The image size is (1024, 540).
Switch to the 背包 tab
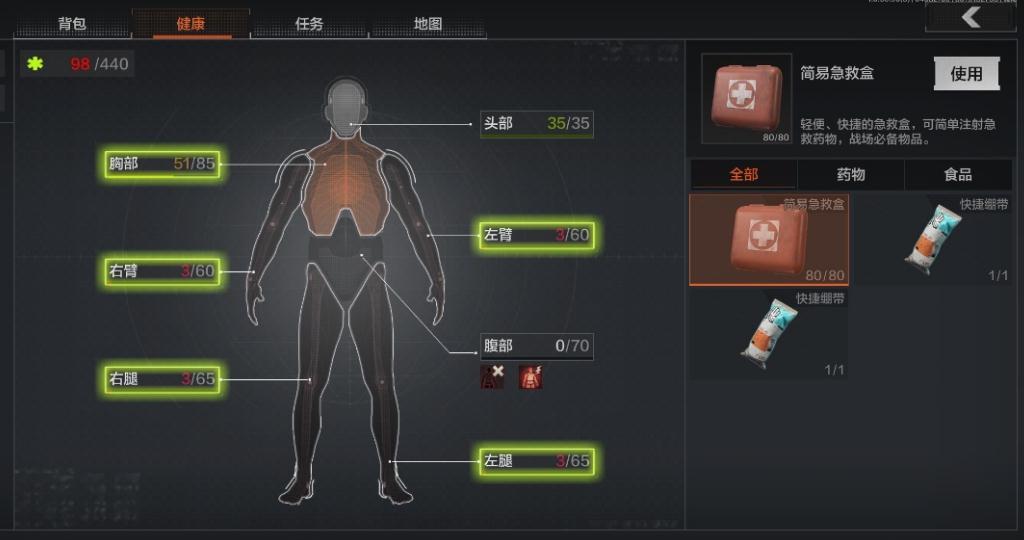tap(72, 24)
